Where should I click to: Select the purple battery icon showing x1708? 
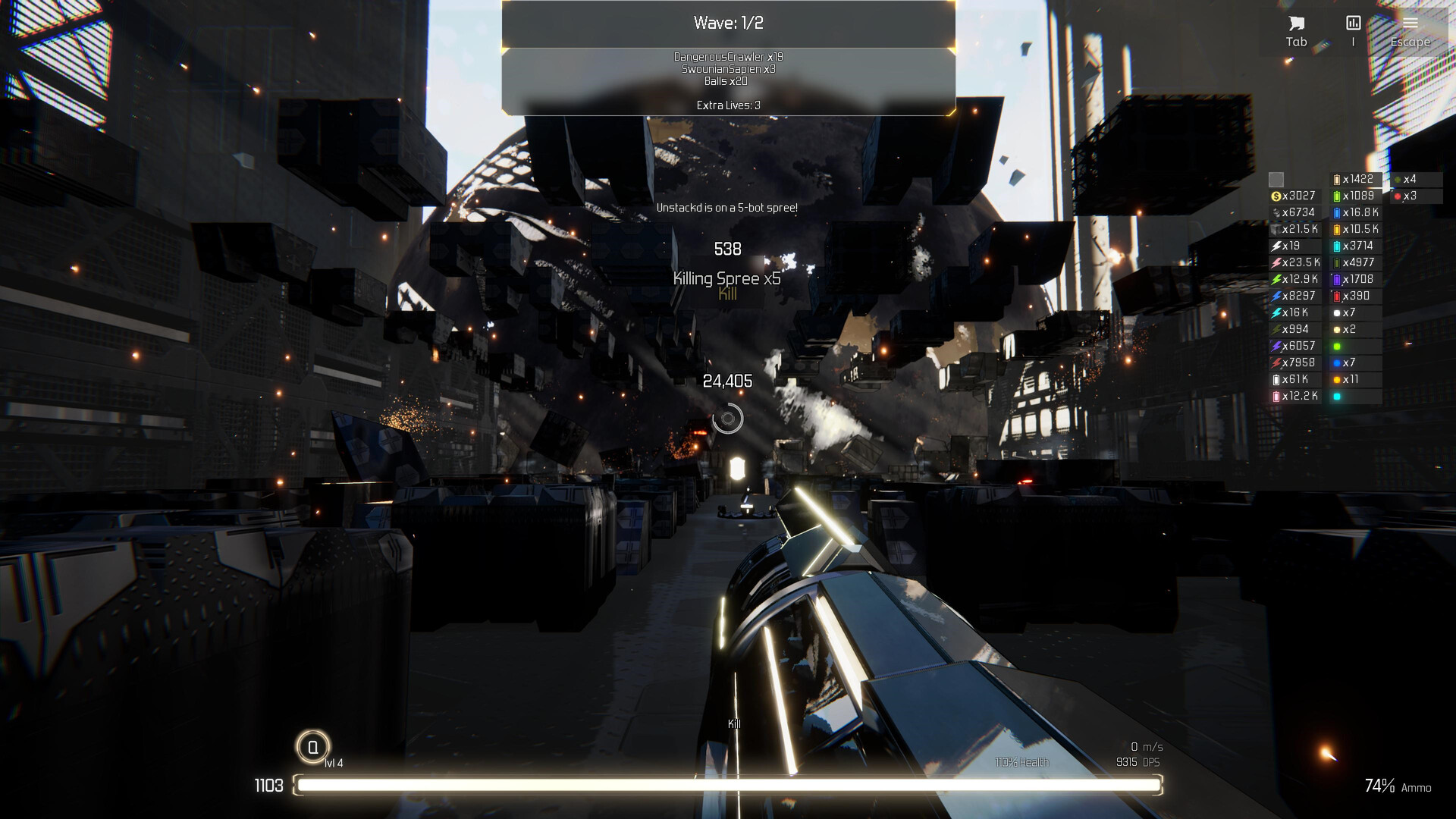1335,278
